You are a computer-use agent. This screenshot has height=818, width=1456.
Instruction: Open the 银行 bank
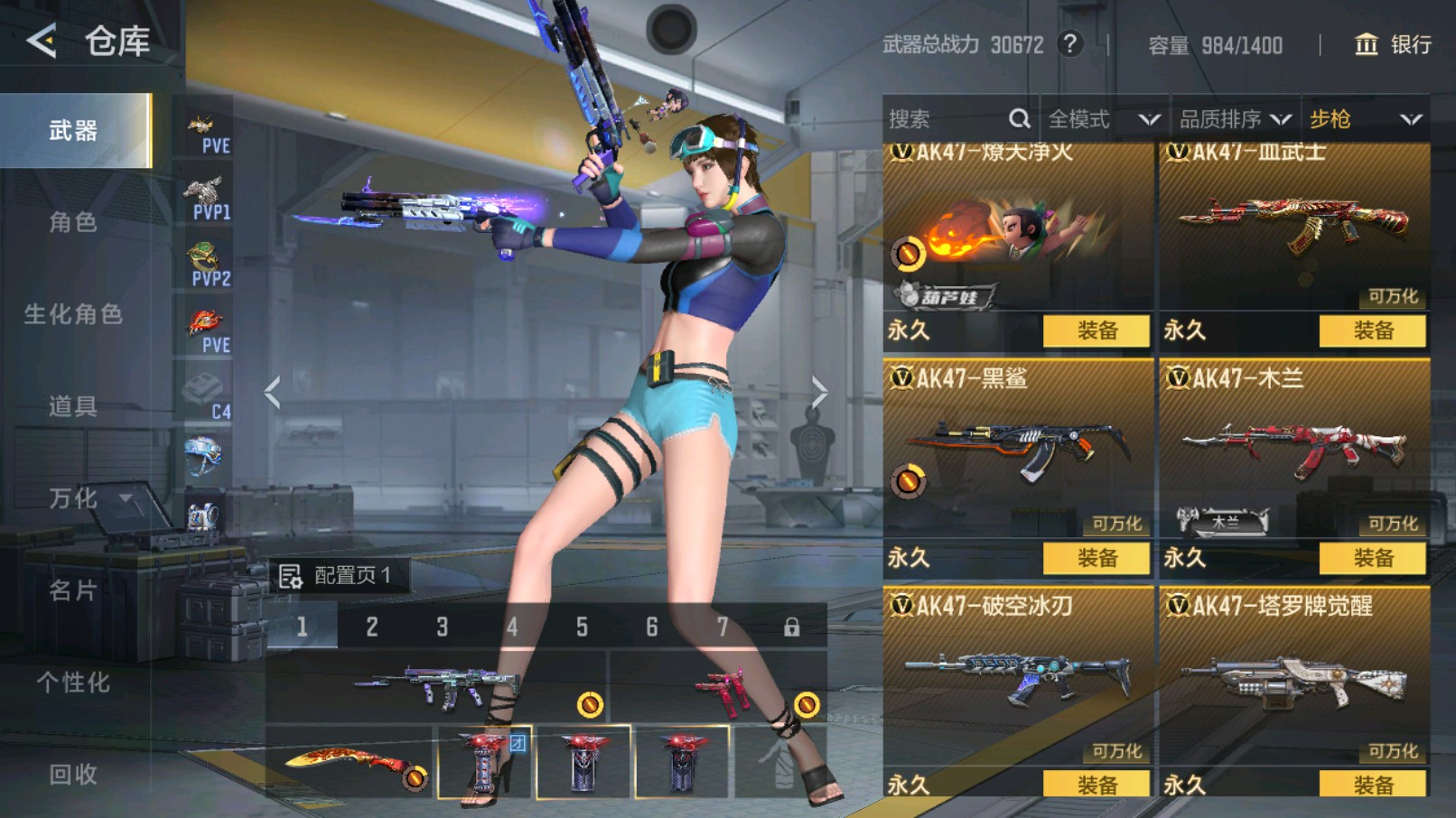tap(1394, 44)
